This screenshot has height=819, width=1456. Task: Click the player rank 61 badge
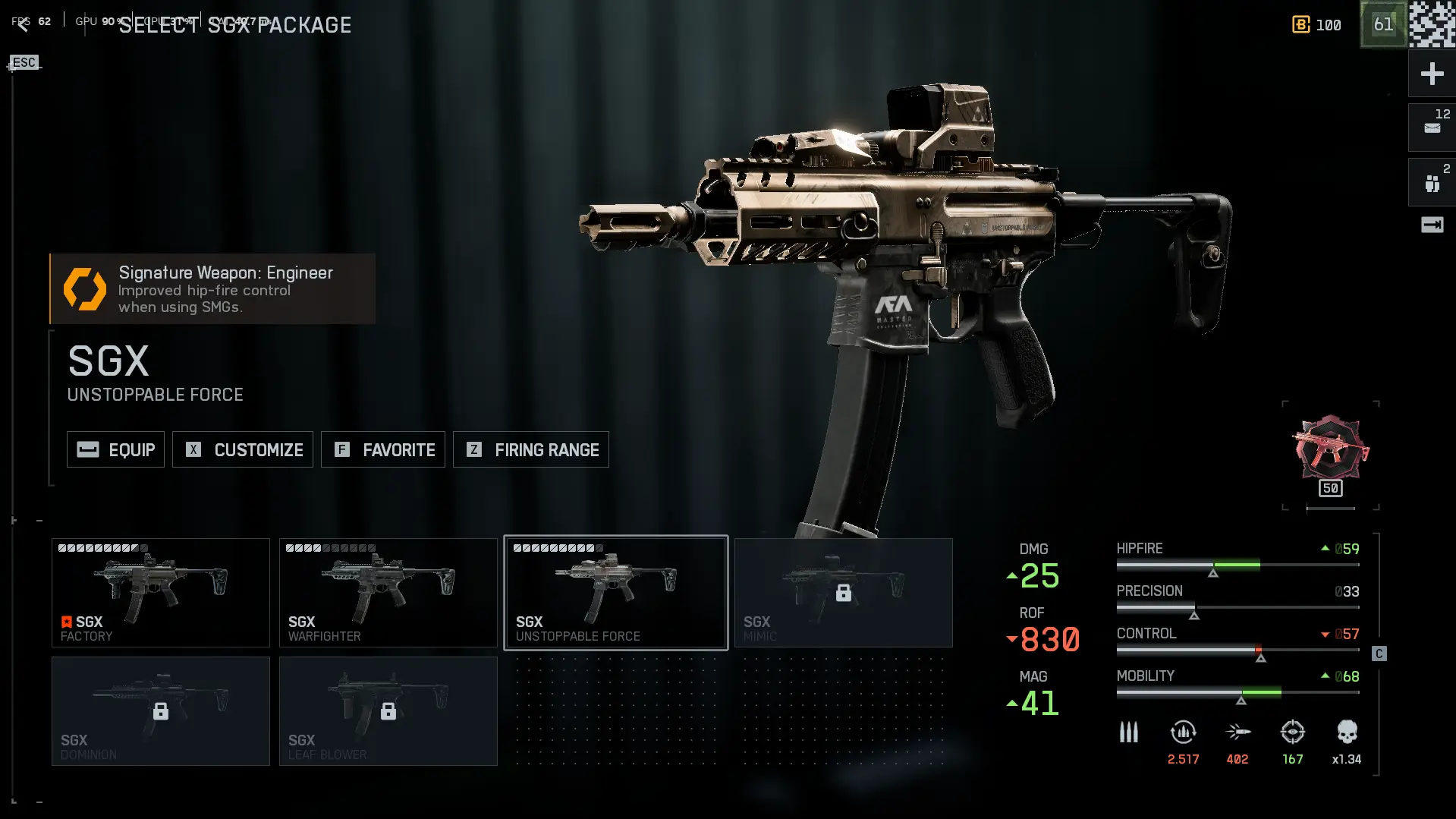point(1383,24)
